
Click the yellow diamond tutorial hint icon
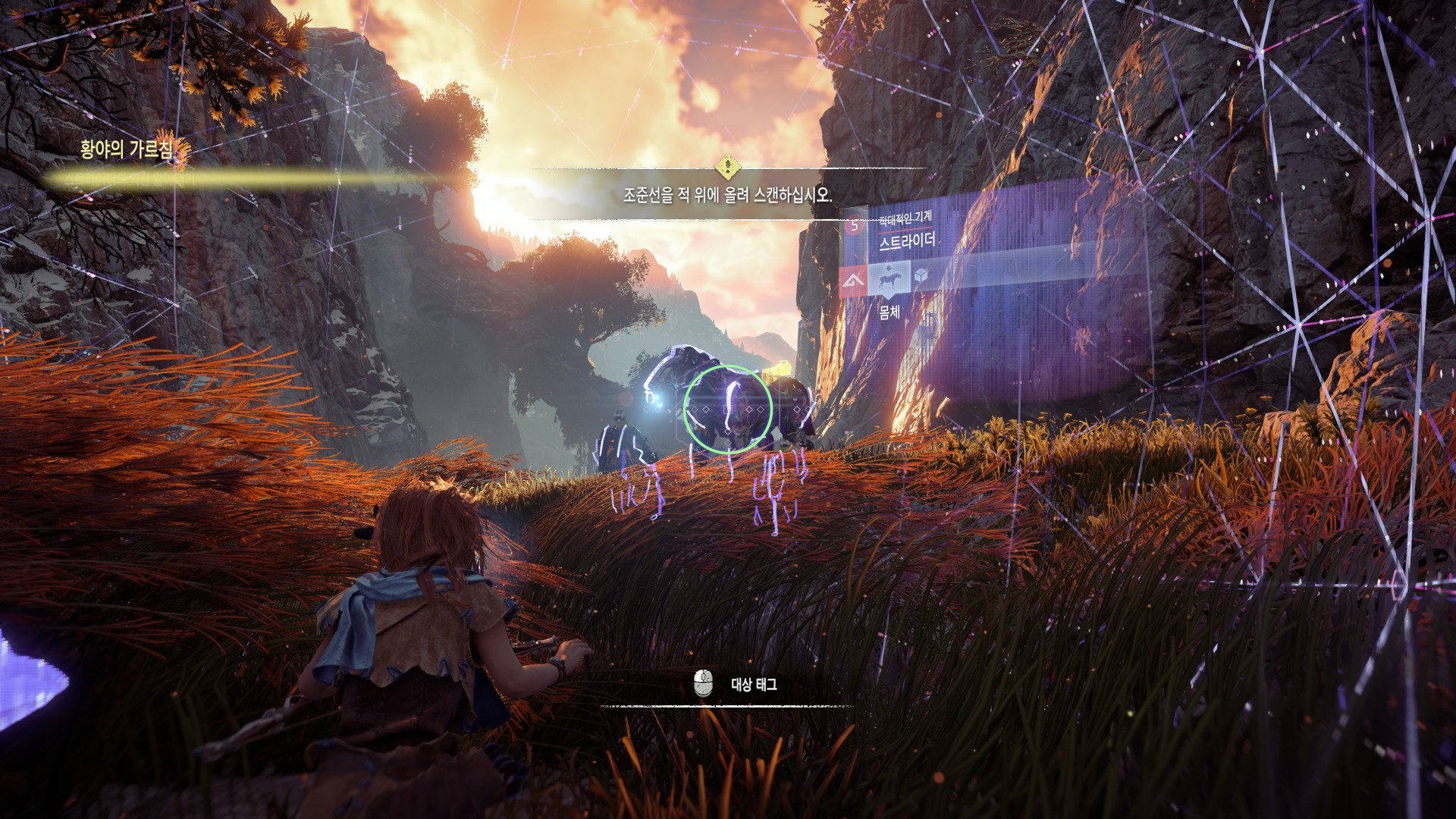pyautogui.click(x=727, y=165)
